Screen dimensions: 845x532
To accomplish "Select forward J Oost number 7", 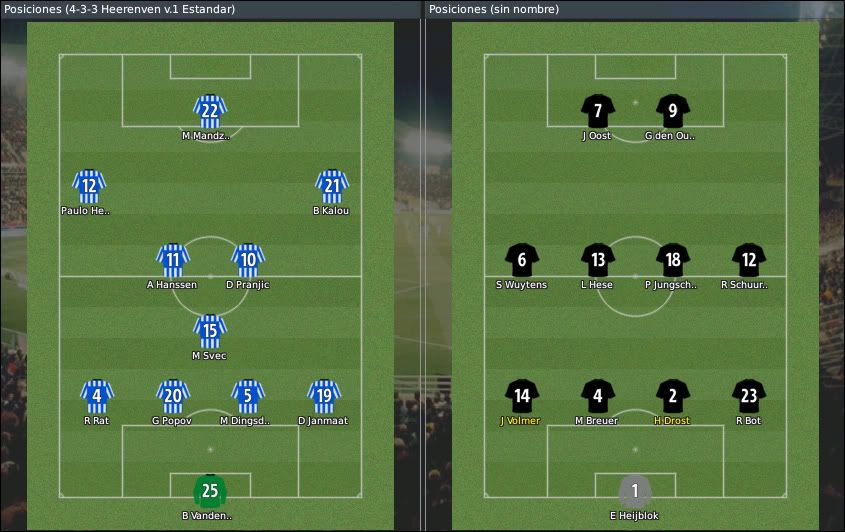I will 597,110.
